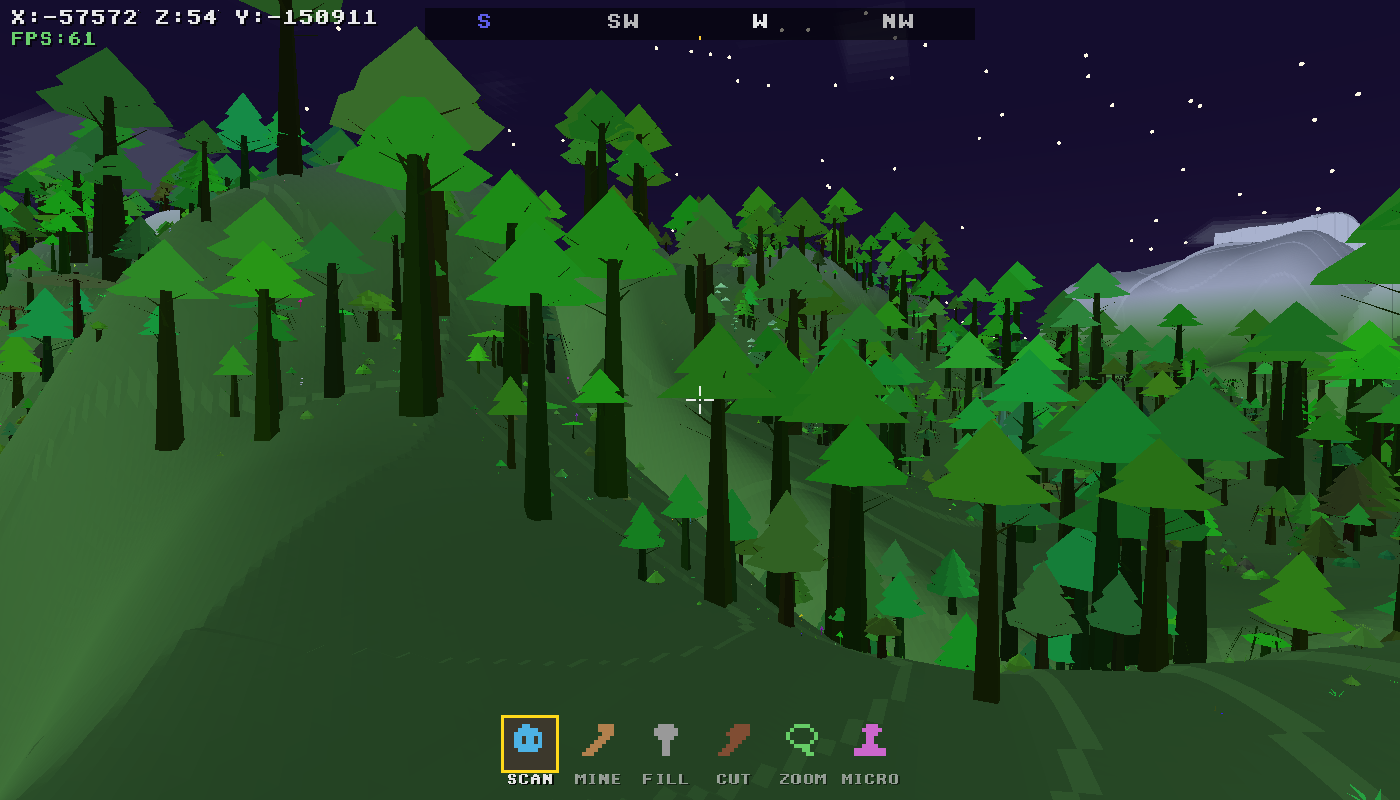1400x800 pixels.
Task: Select the MINE tool in the hotbar
Action: [597, 742]
